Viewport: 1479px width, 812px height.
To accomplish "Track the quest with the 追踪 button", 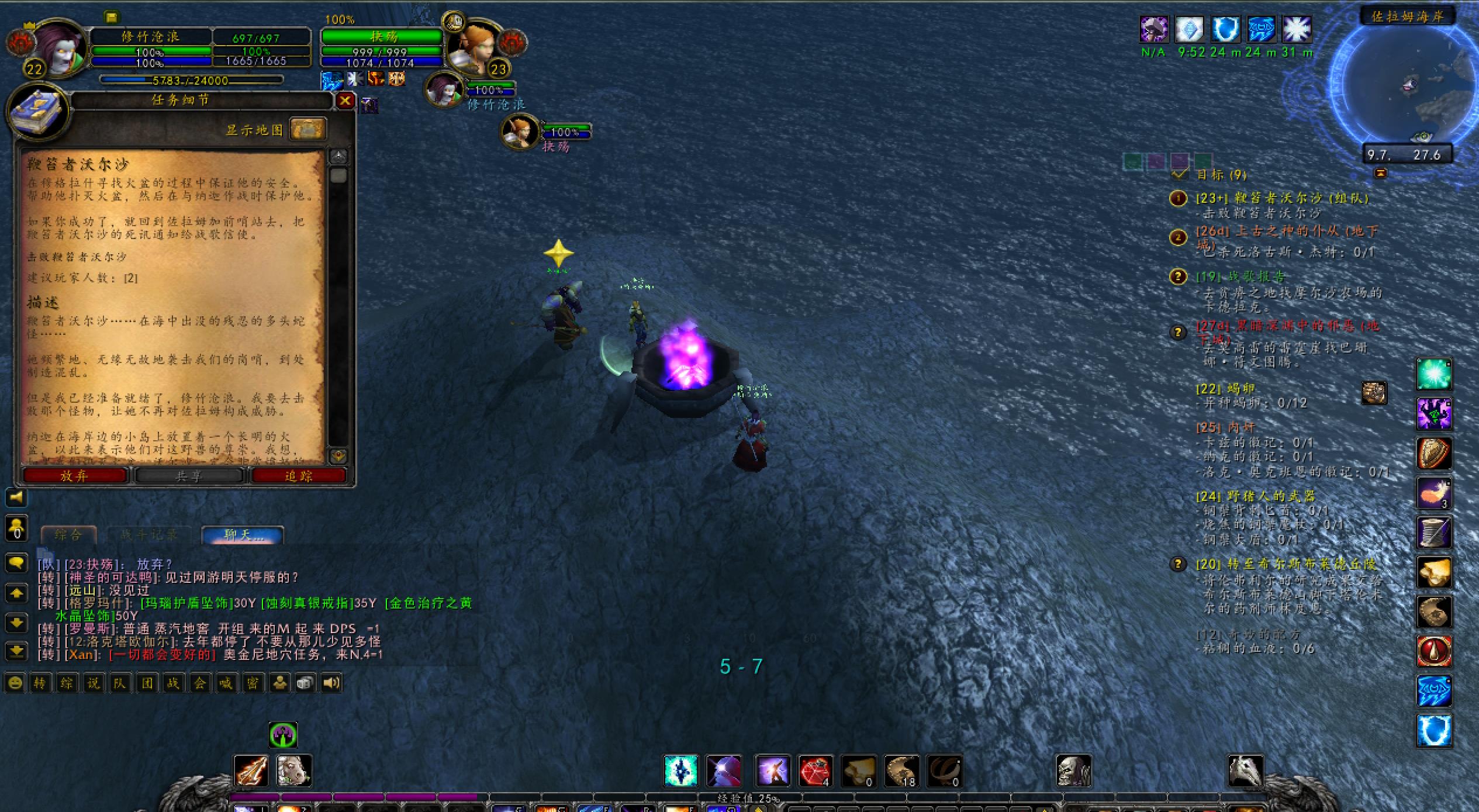I will [x=298, y=476].
